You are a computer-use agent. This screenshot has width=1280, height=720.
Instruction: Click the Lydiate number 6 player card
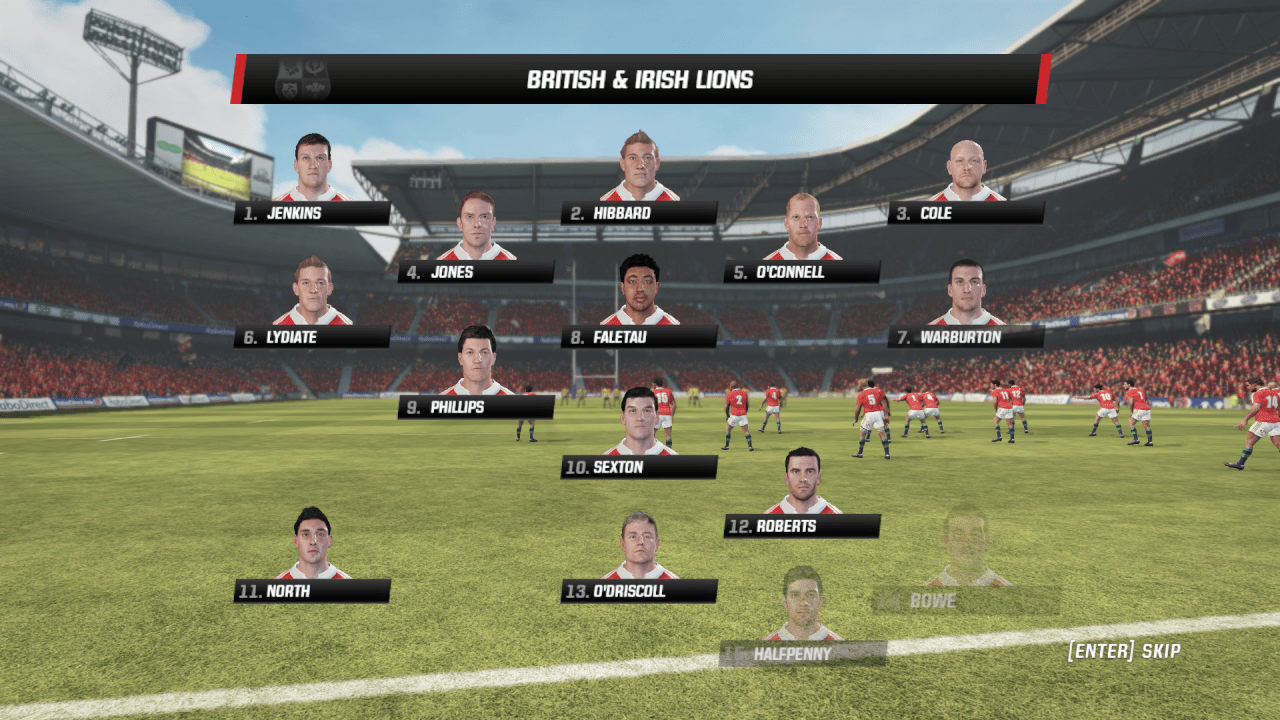click(312, 338)
